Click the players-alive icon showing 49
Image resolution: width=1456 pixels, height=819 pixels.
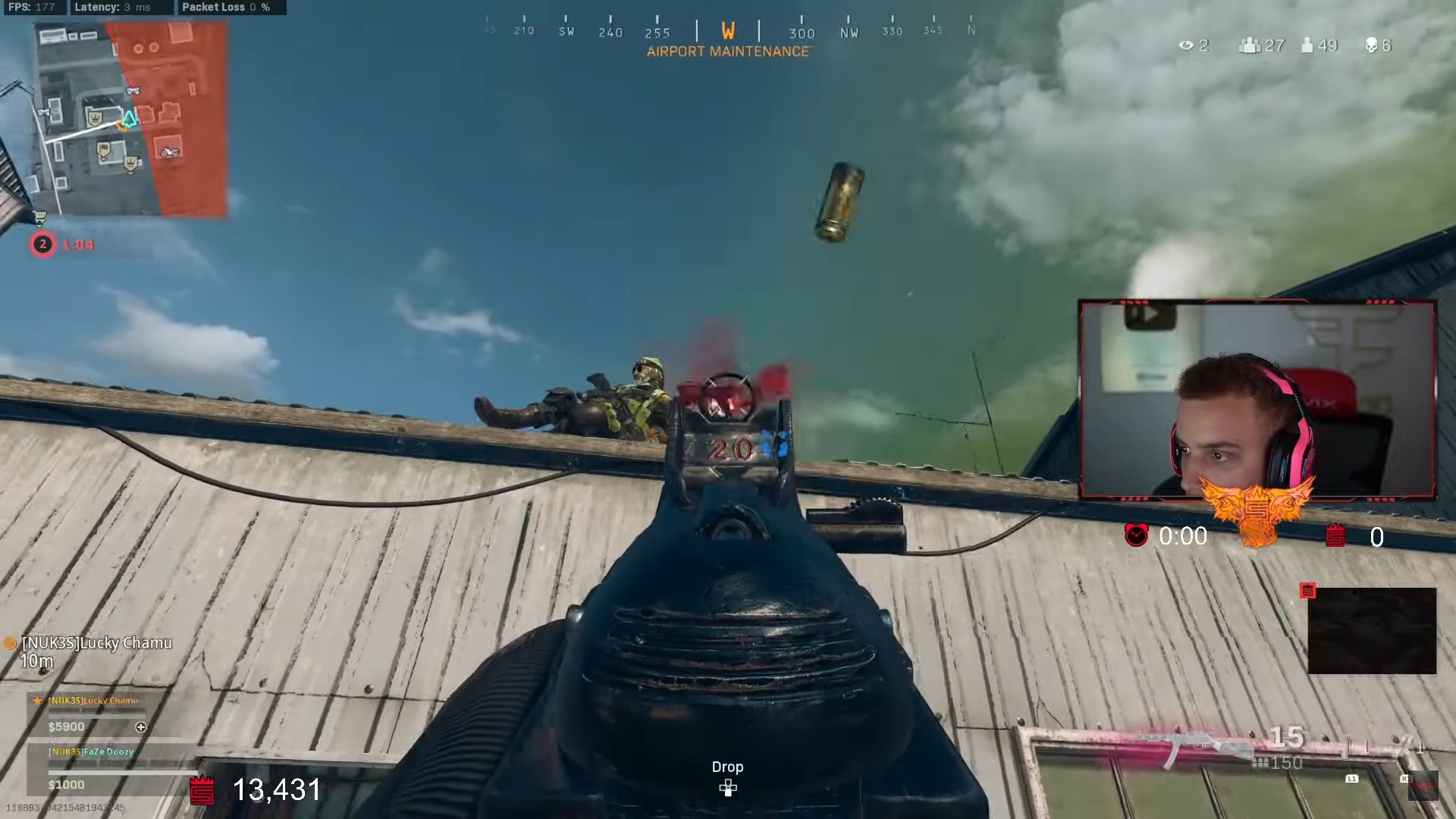point(1306,45)
